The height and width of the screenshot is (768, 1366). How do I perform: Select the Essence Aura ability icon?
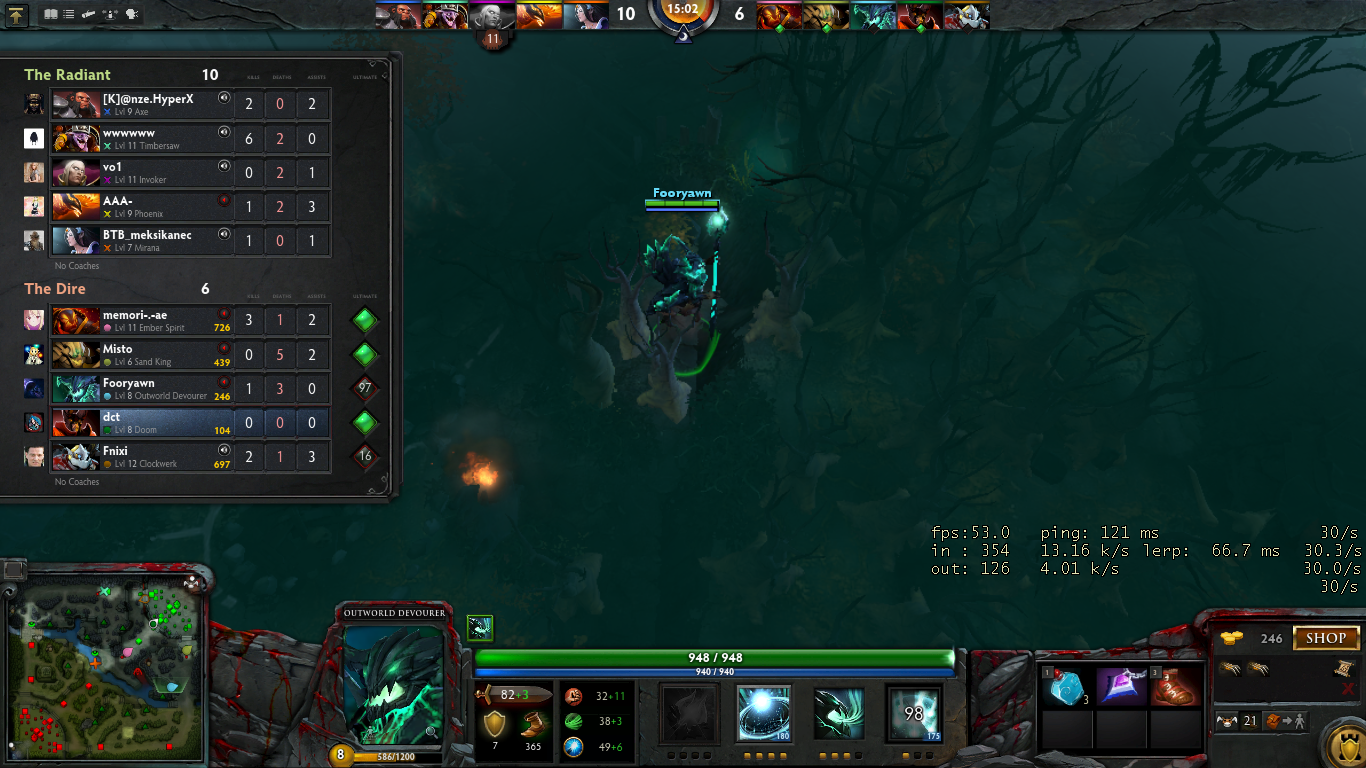(838, 714)
